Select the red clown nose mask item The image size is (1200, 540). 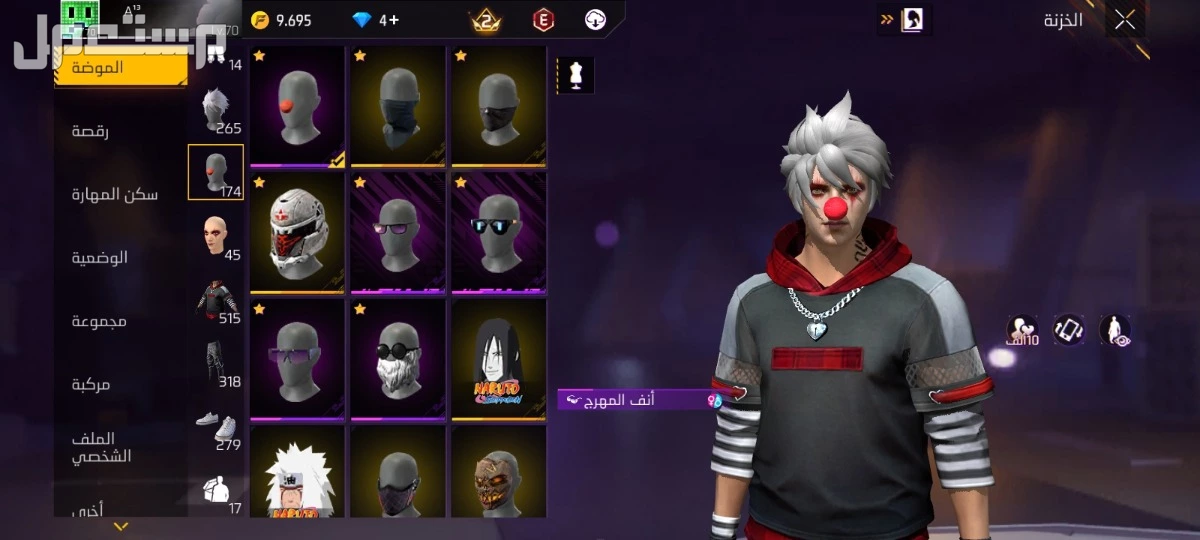297,106
